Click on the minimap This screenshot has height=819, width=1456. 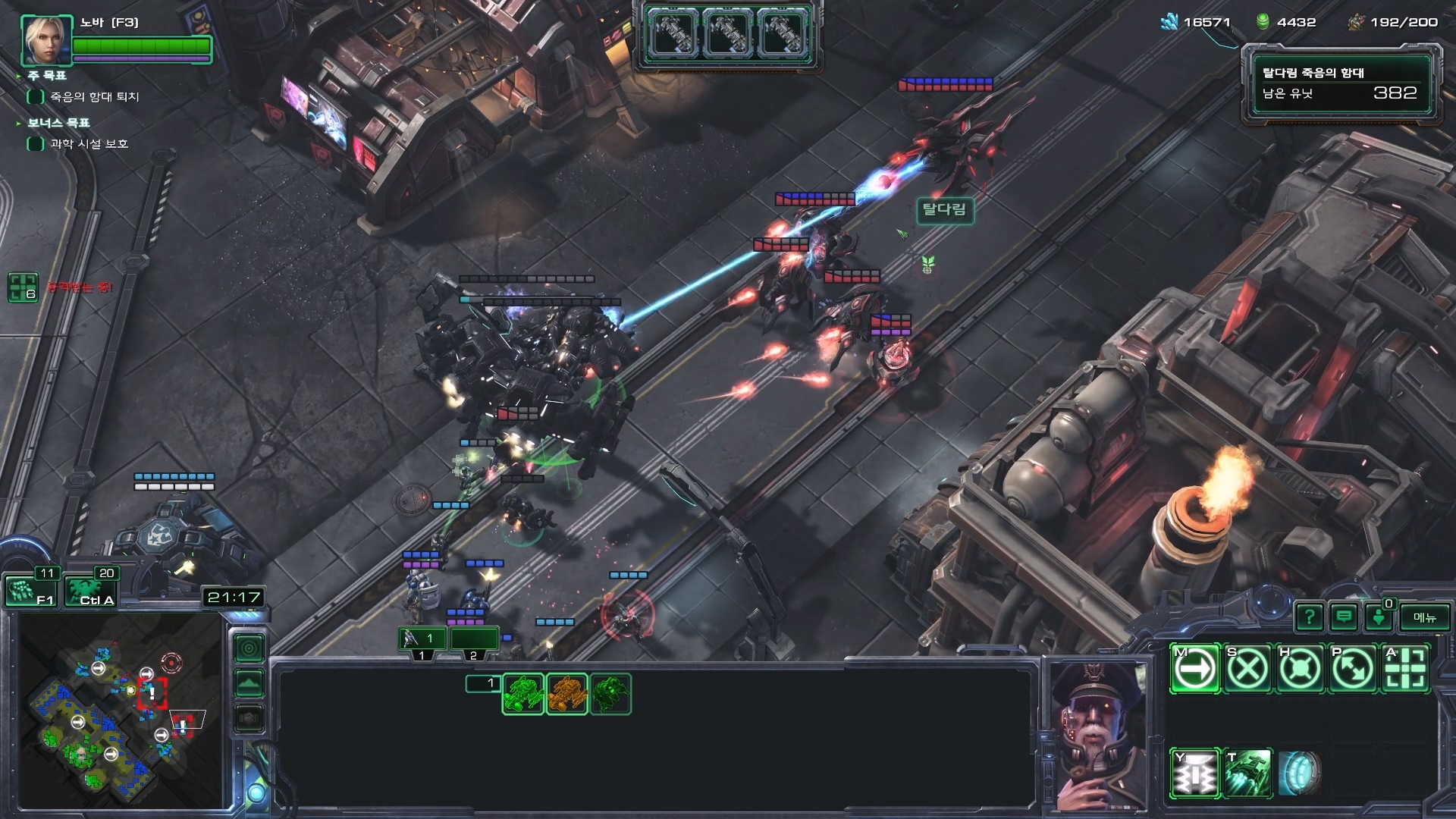pyautogui.click(x=121, y=709)
